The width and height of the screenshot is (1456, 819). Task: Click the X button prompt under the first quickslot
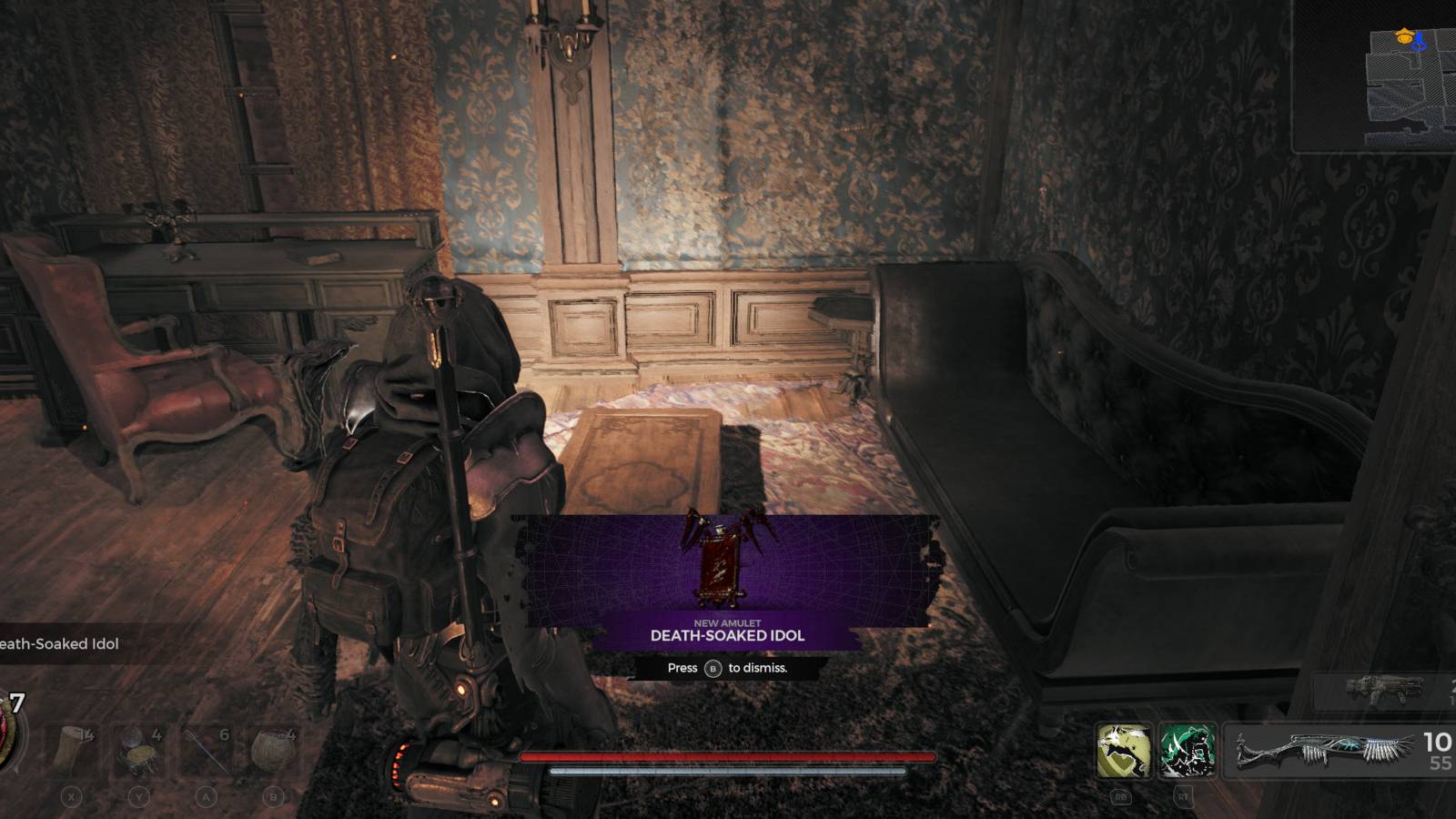click(69, 797)
